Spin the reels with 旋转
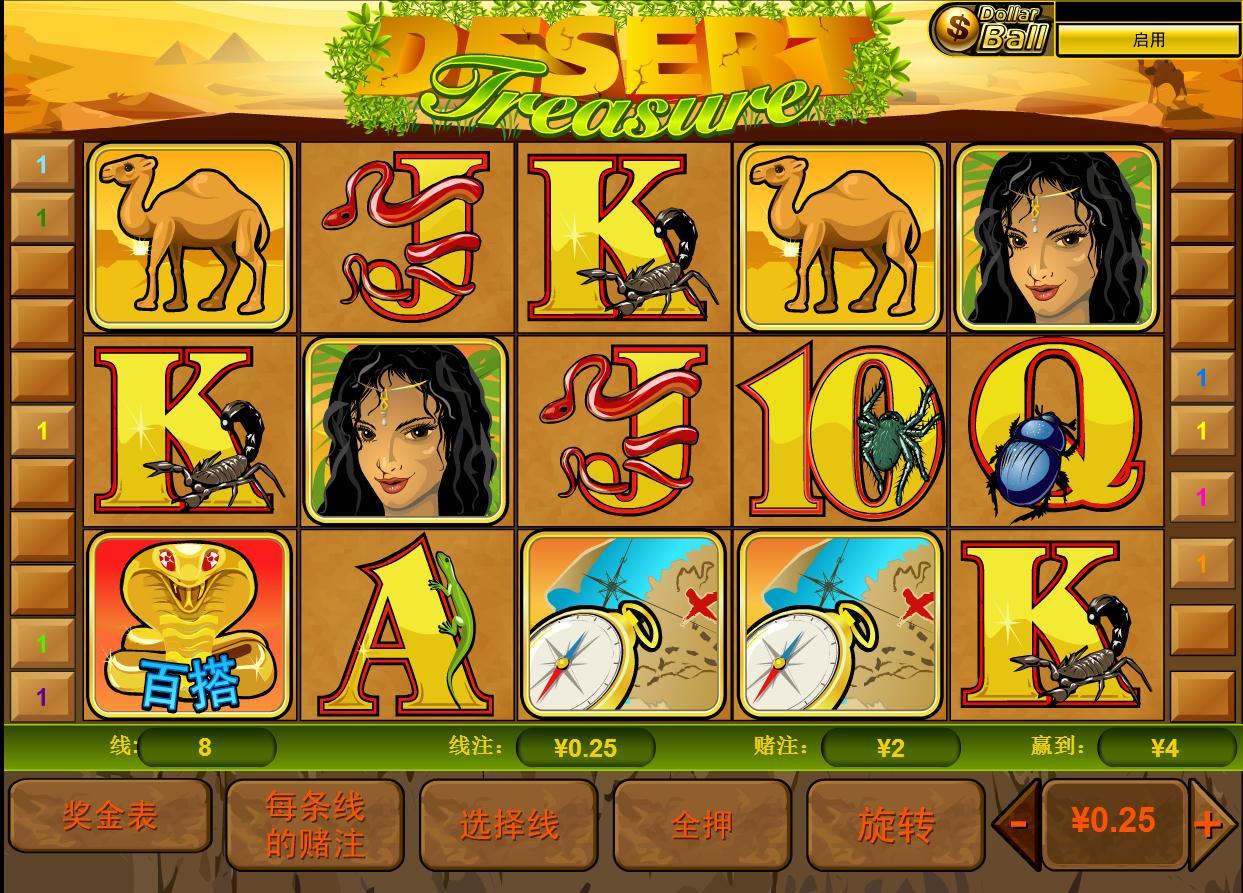This screenshot has height=893, width=1243. coord(895,825)
